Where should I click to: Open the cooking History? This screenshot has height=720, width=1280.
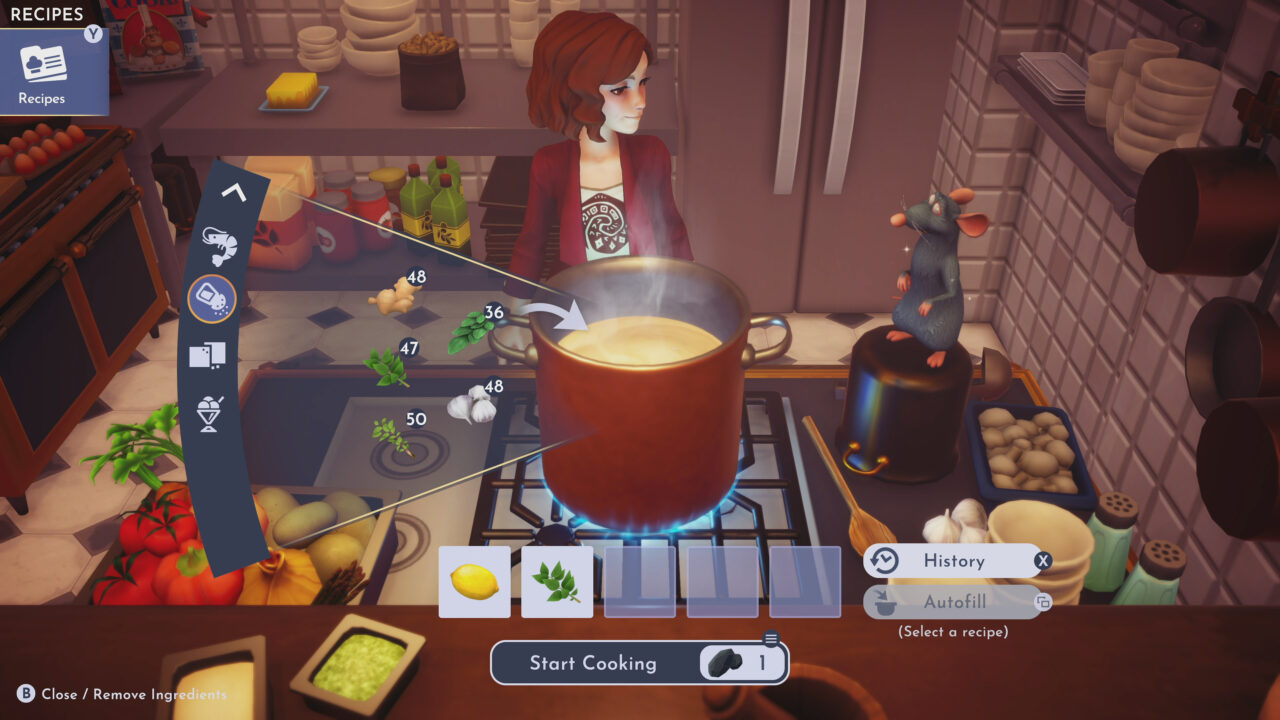953,561
